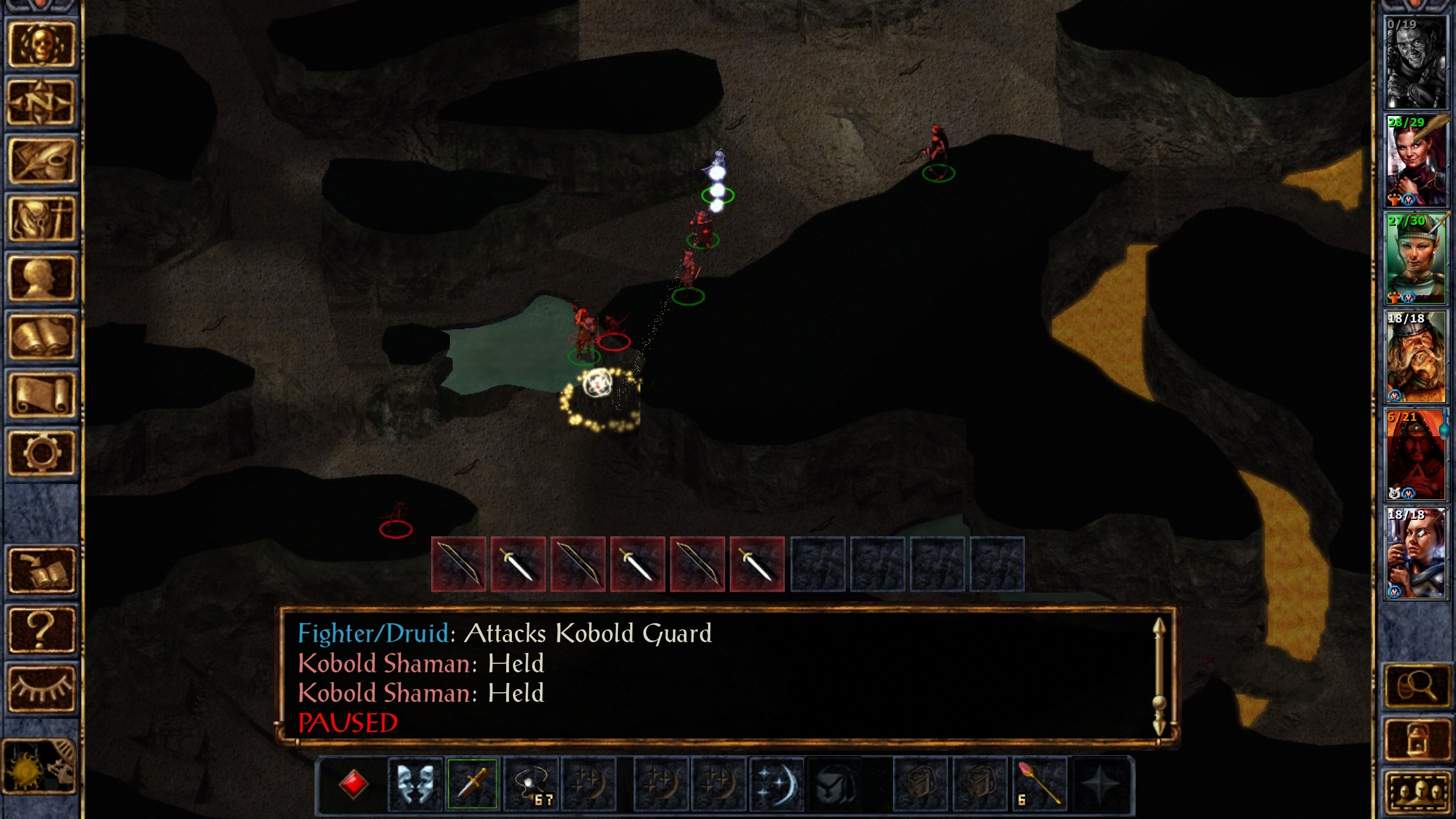Open the inventory screen button
Image resolution: width=1456 pixels, height=819 pixels.
(41, 219)
